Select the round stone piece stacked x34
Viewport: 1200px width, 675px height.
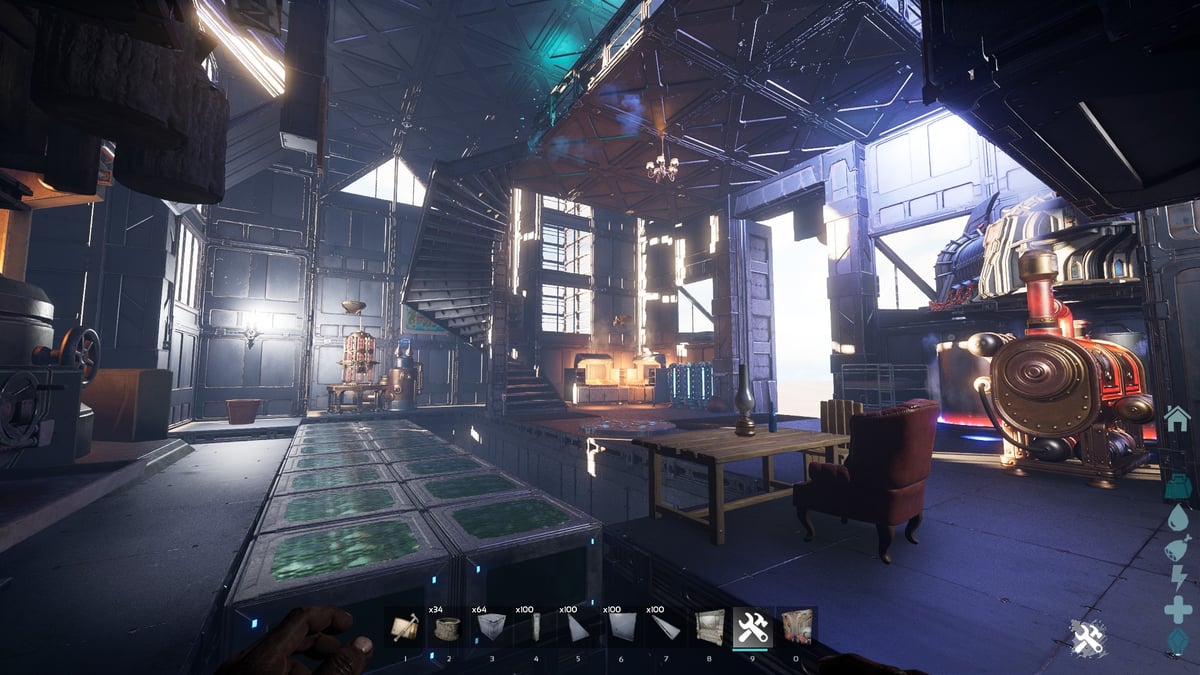[x=448, y=627]
